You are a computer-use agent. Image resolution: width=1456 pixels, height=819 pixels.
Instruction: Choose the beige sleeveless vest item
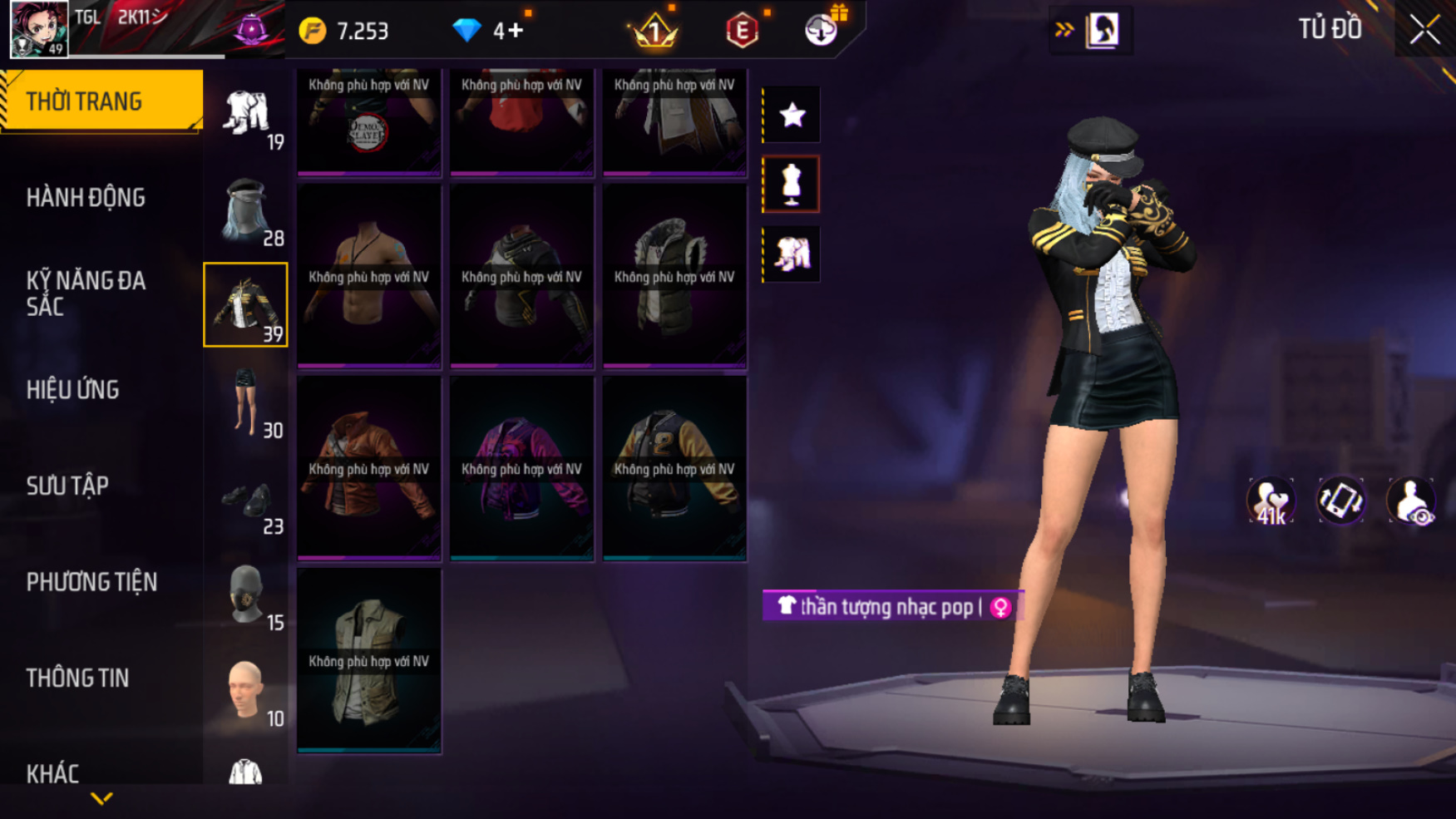369,660
